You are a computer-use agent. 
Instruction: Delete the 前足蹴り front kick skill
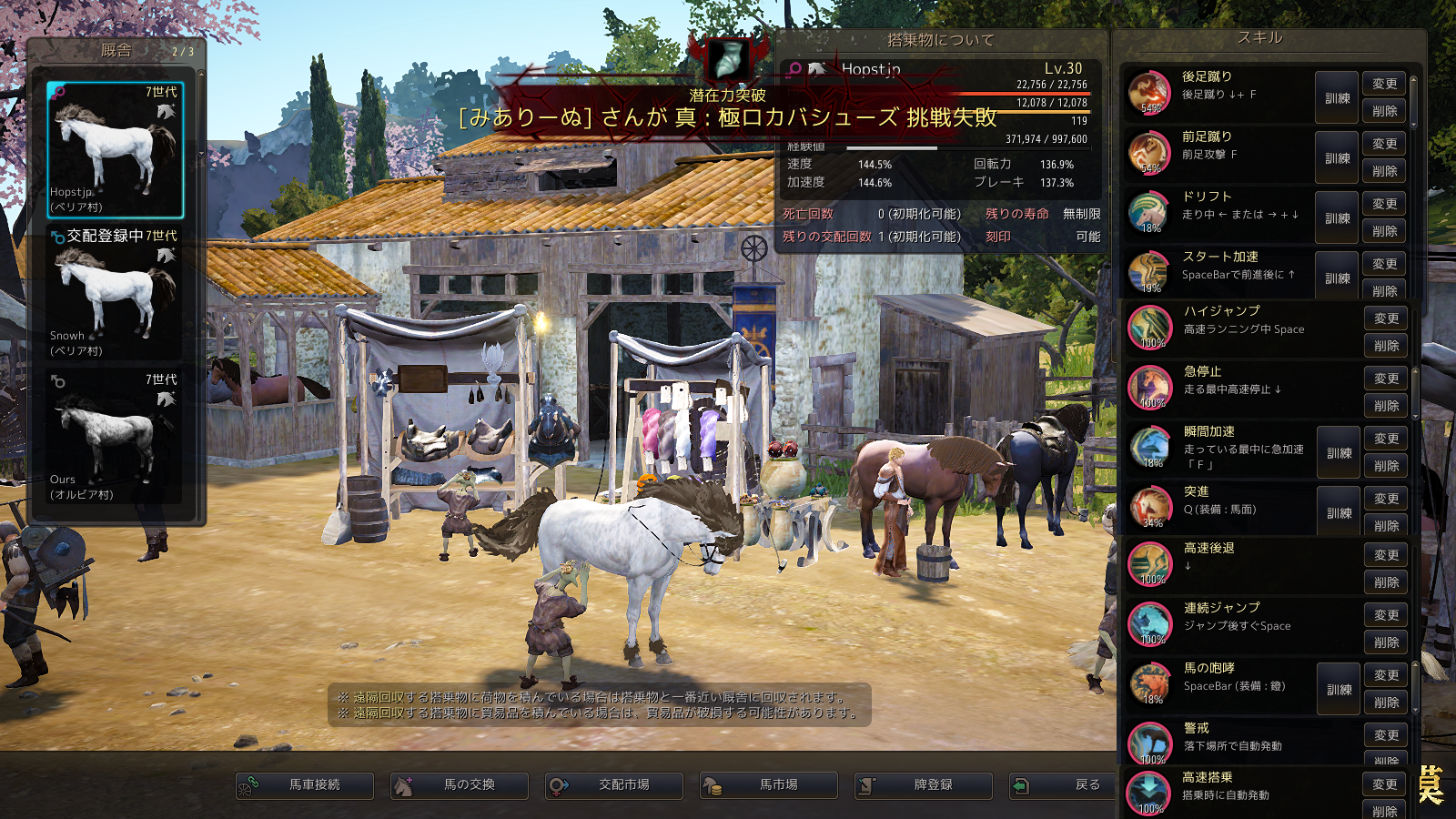pos(1384,171)
